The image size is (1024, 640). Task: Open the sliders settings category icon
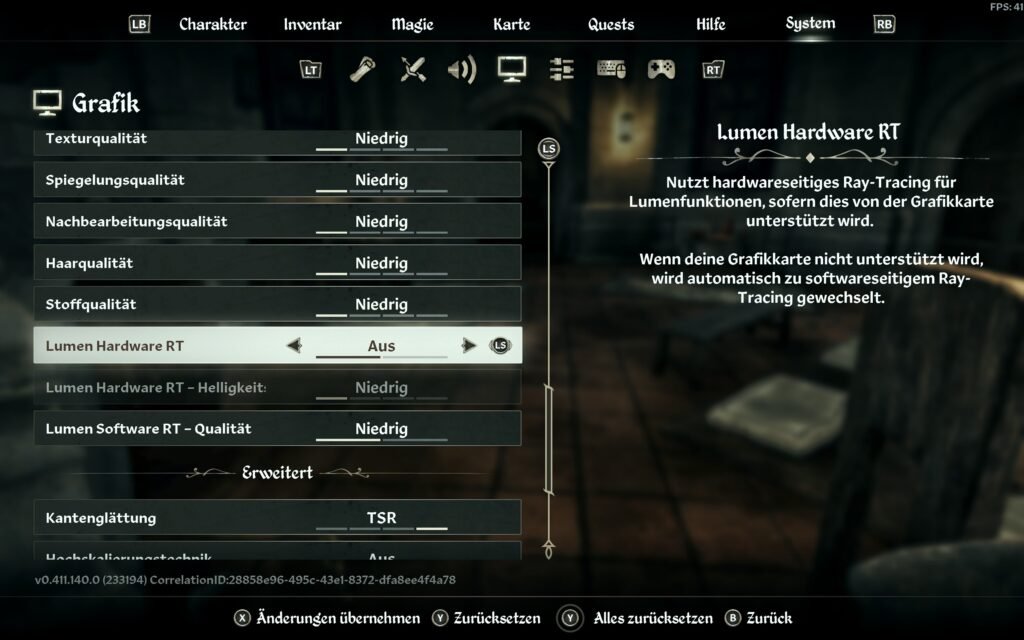pos(562,69)
